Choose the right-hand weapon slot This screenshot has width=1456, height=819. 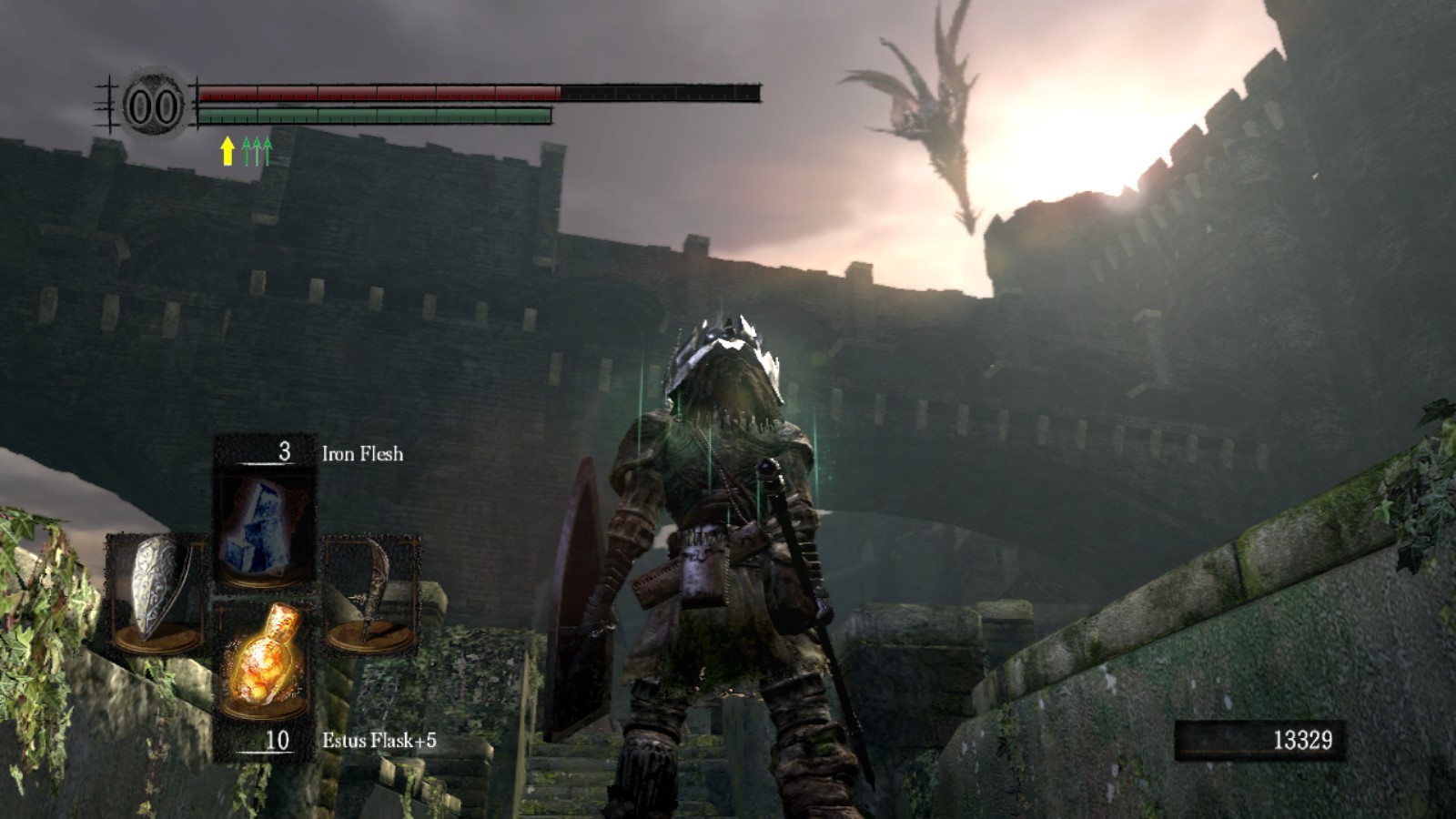(371, 591)
